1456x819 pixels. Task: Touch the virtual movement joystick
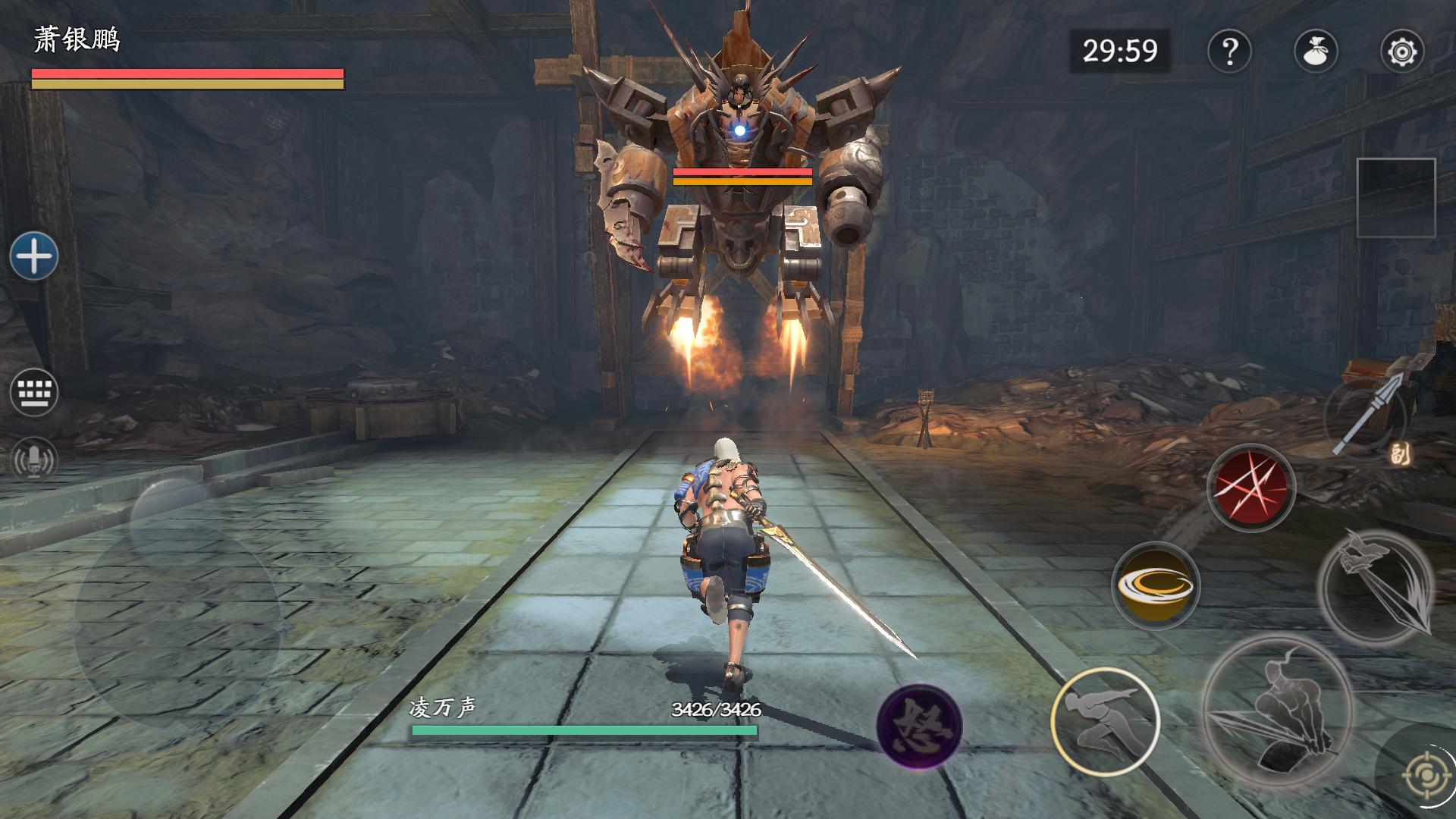177,622
